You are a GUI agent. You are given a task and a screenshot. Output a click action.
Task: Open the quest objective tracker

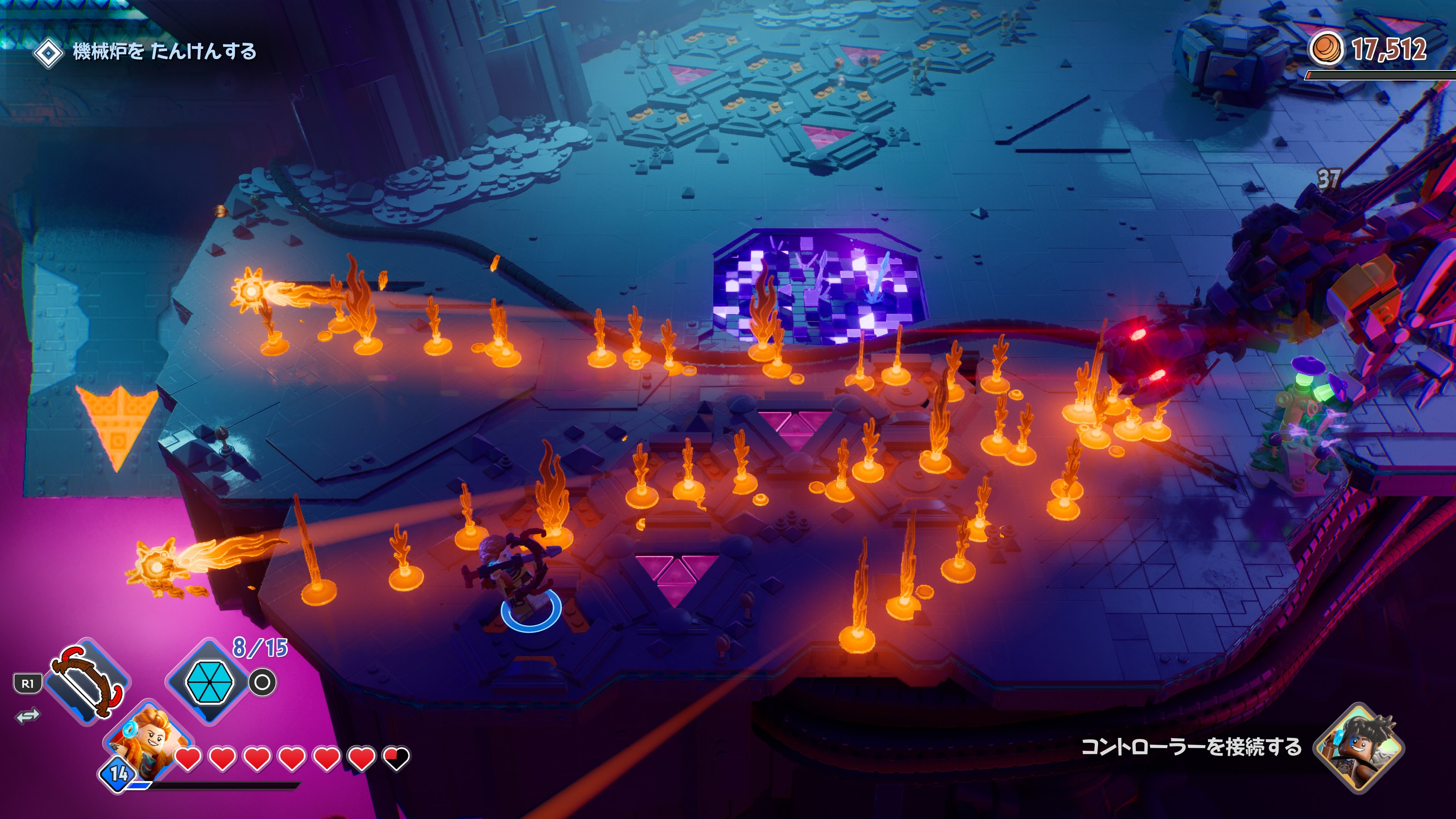point(145,52)
